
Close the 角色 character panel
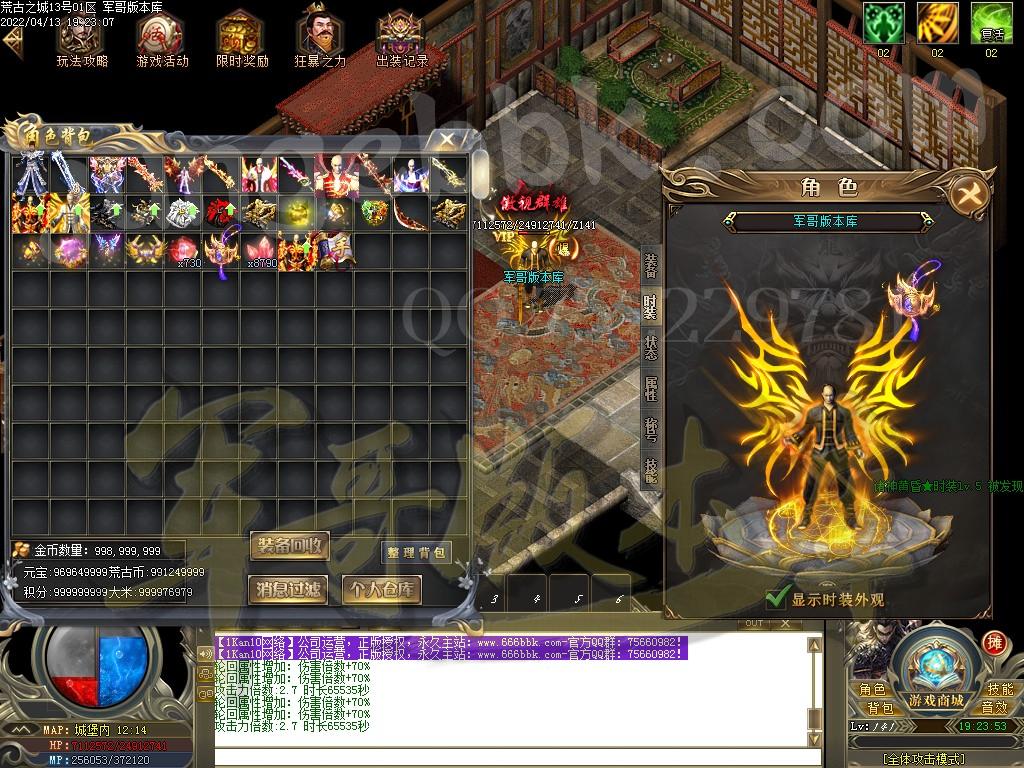coord(967,192)
